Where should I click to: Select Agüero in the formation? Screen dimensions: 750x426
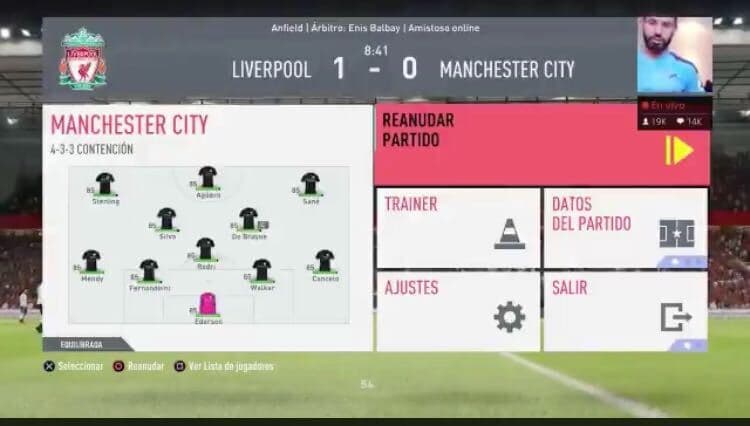[208, 179]
